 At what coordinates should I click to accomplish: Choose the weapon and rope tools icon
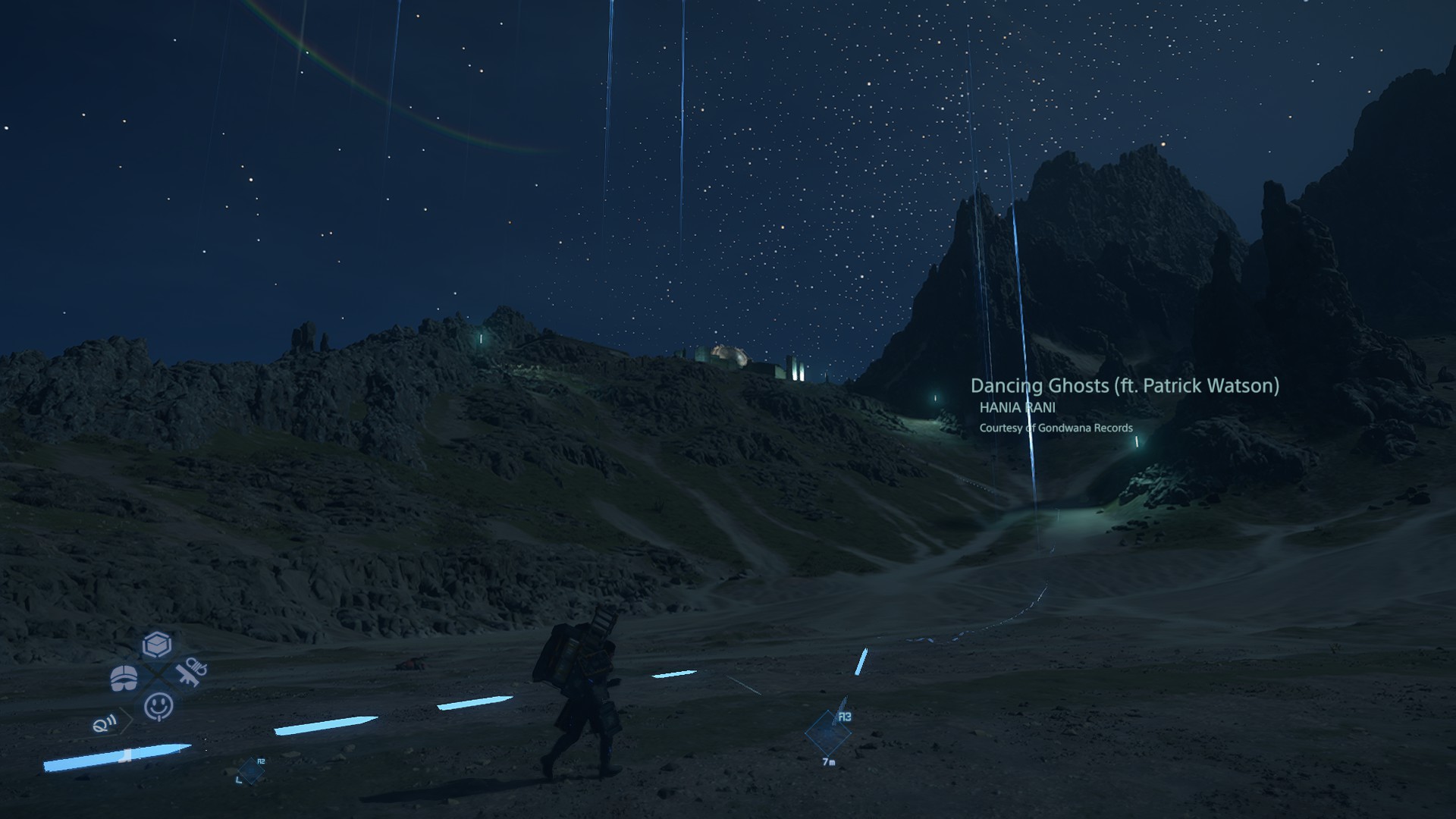pyautogui.click(x=191, y=672)
